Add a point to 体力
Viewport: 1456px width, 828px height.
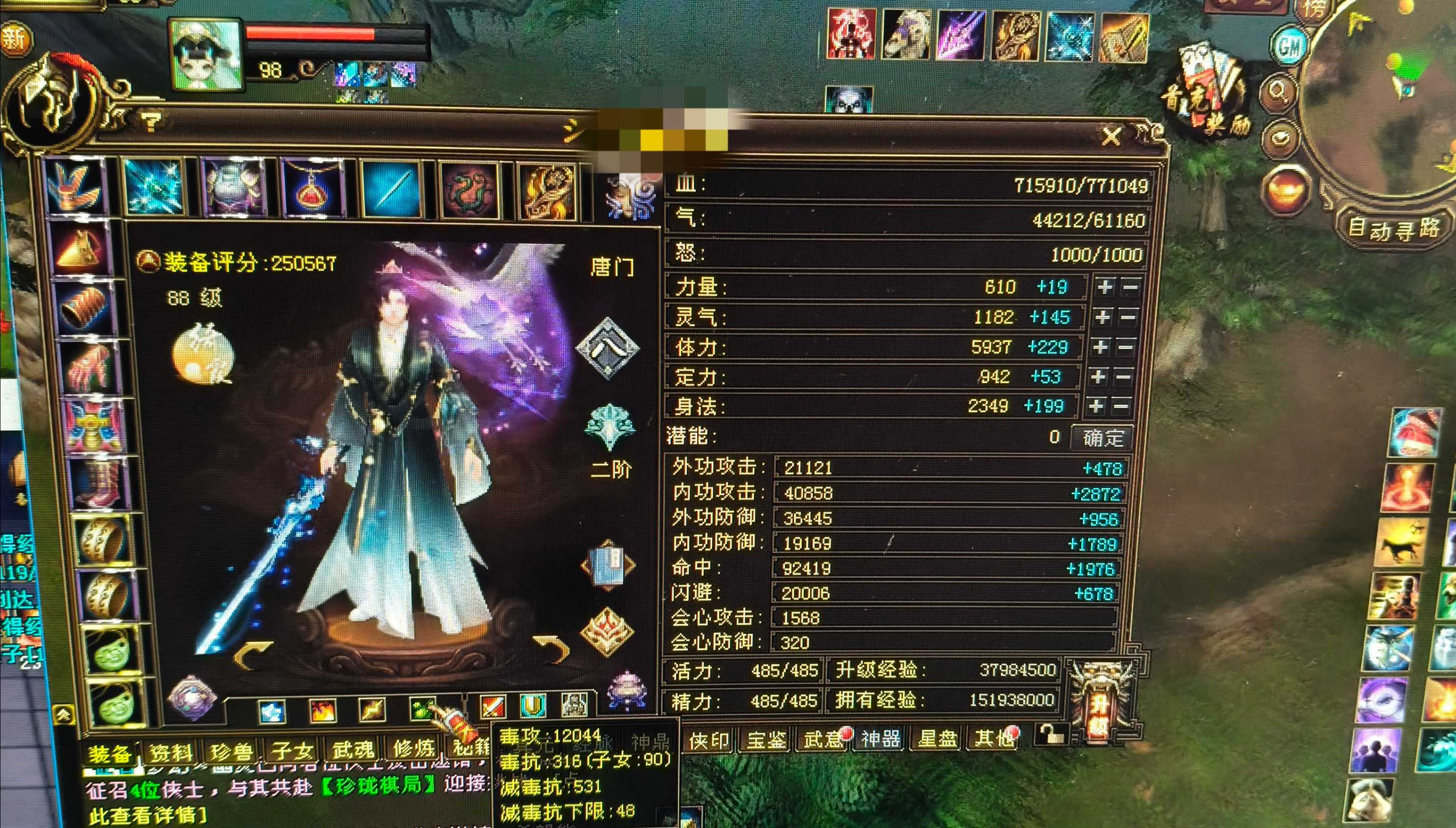(1100, 346)
